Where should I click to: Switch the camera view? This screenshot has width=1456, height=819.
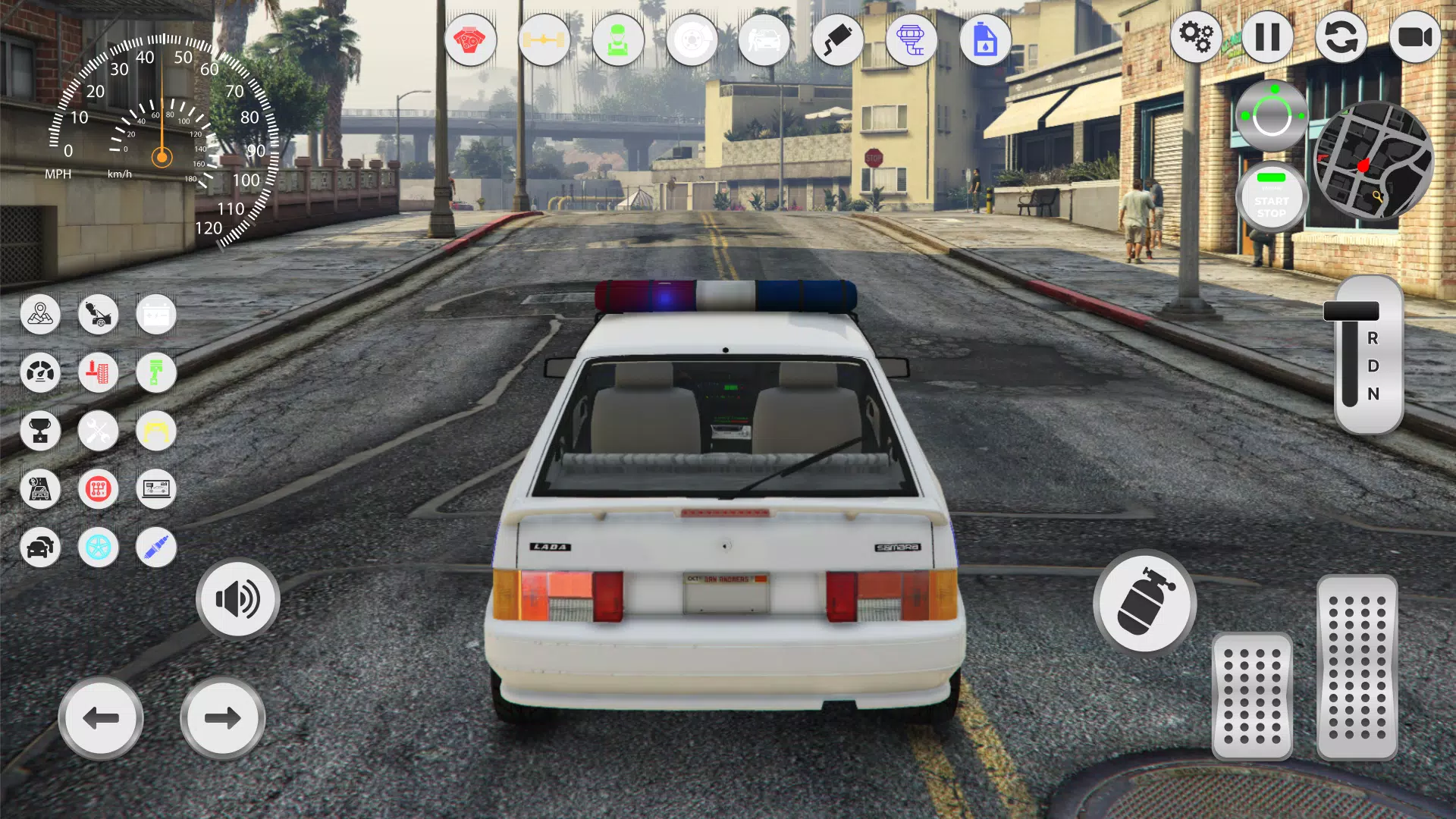[1416, 36]
